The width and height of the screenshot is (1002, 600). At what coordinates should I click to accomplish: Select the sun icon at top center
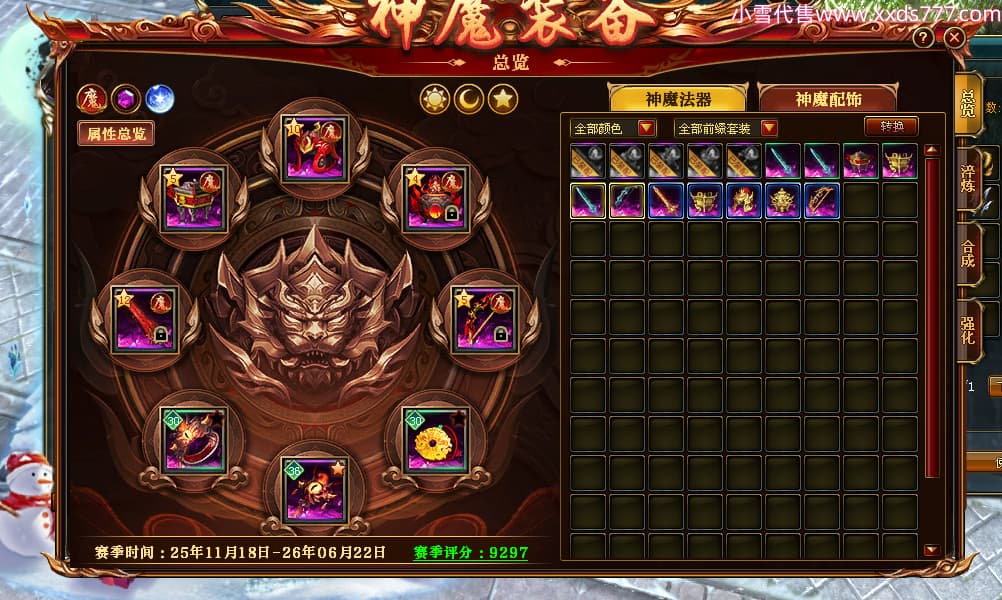(x=435, y=99)
